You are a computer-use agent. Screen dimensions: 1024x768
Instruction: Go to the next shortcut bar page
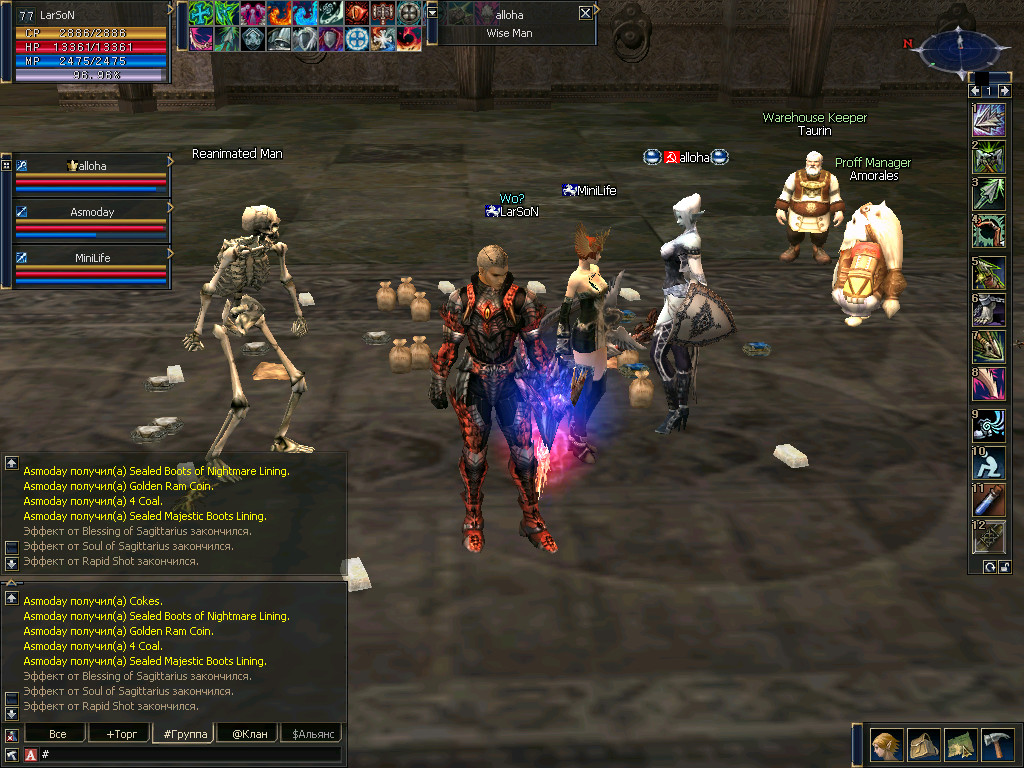tap(1004, 91)
